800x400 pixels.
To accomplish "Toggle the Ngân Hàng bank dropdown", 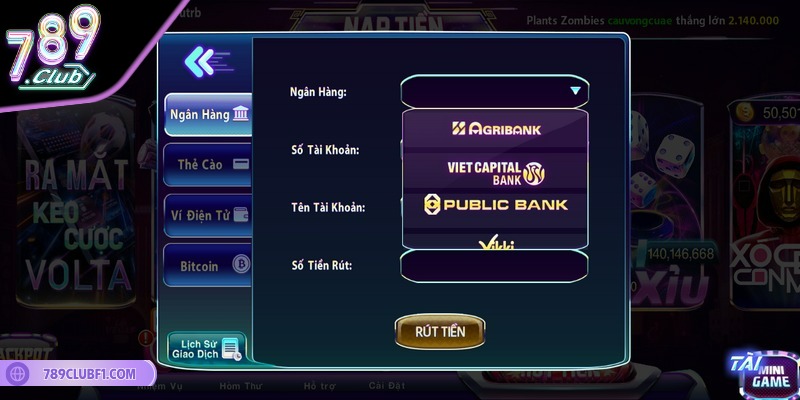I will [494, 92].
